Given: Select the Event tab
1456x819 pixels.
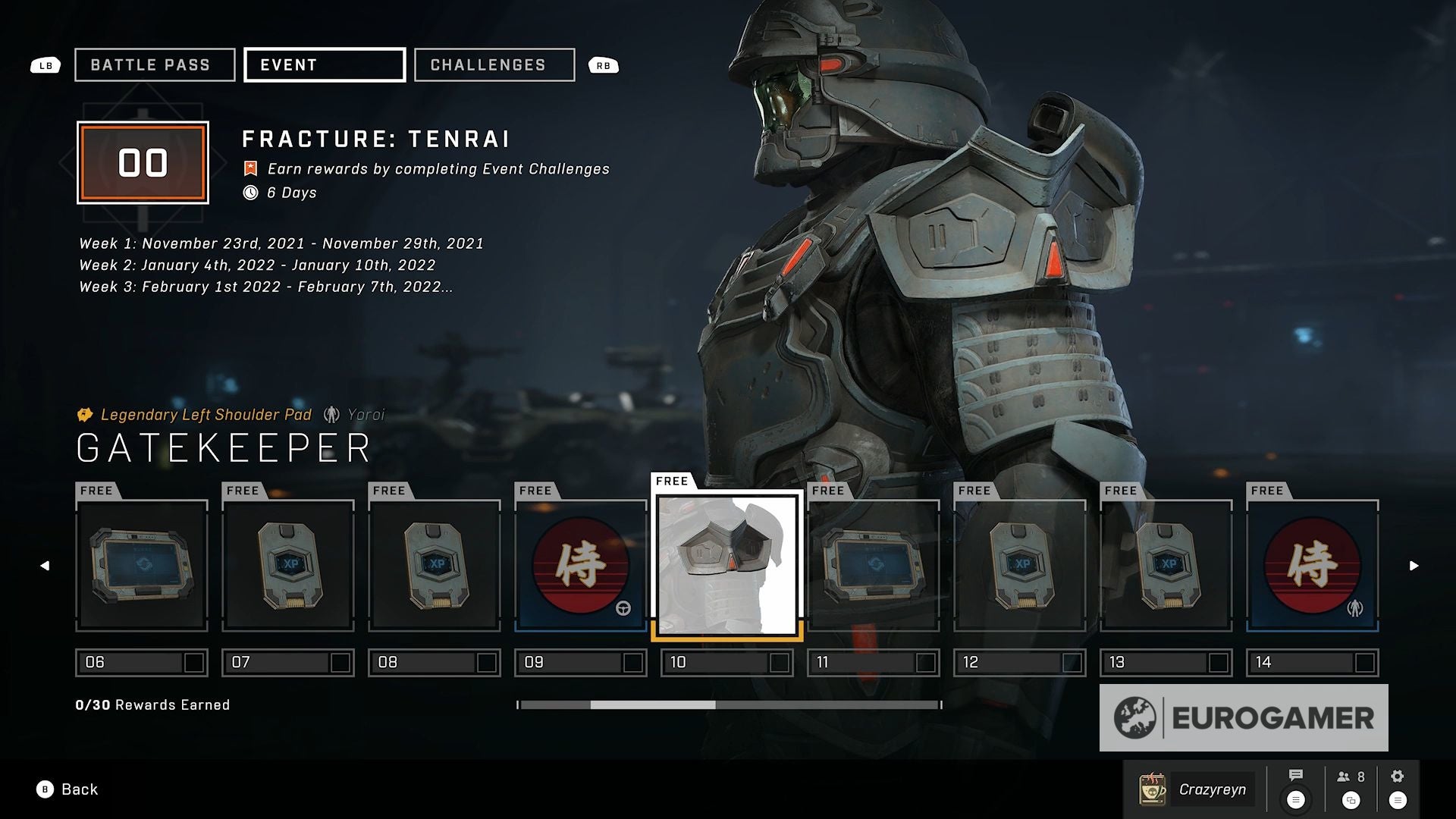Looking at the screenshot, I should point(325,65).
